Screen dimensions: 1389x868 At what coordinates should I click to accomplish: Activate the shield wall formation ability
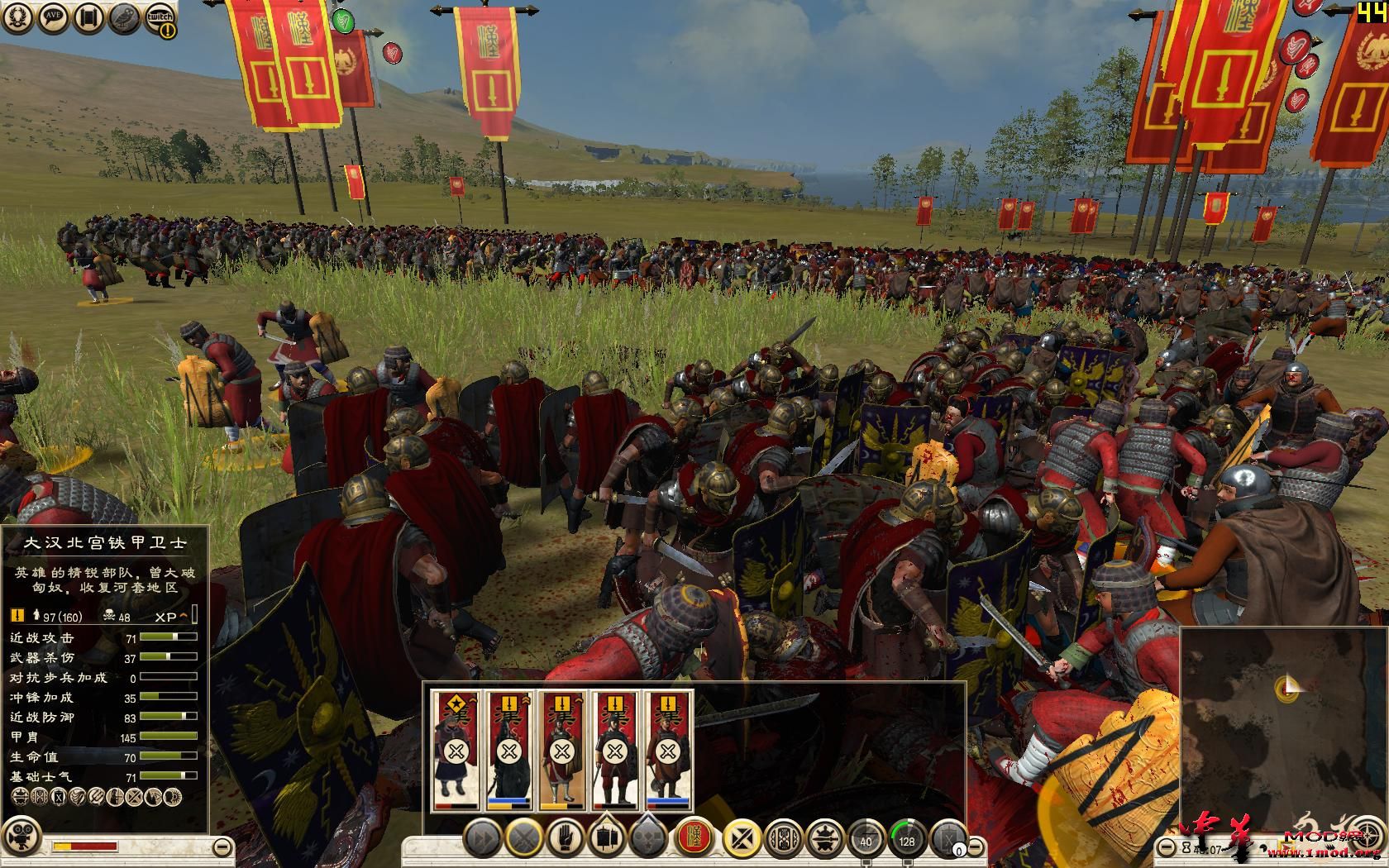(x=783, y=839)
